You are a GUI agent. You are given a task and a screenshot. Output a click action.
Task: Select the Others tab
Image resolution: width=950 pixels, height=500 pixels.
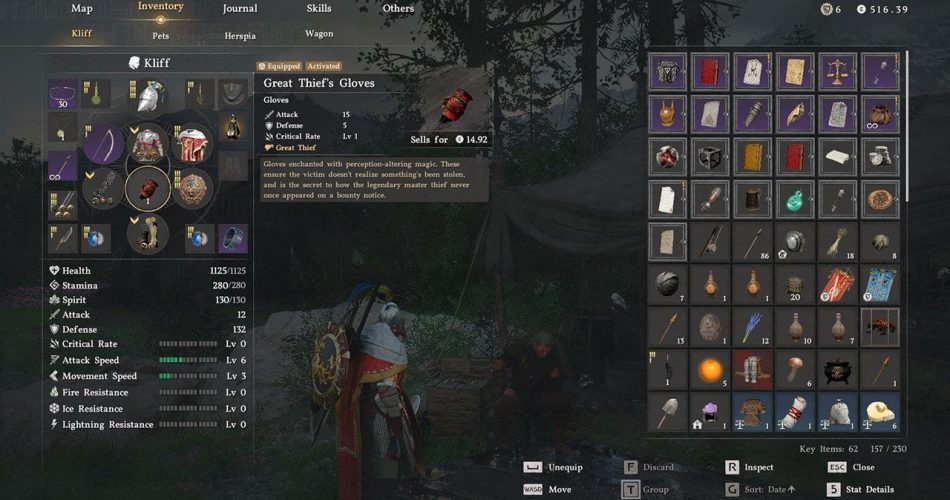398,9
